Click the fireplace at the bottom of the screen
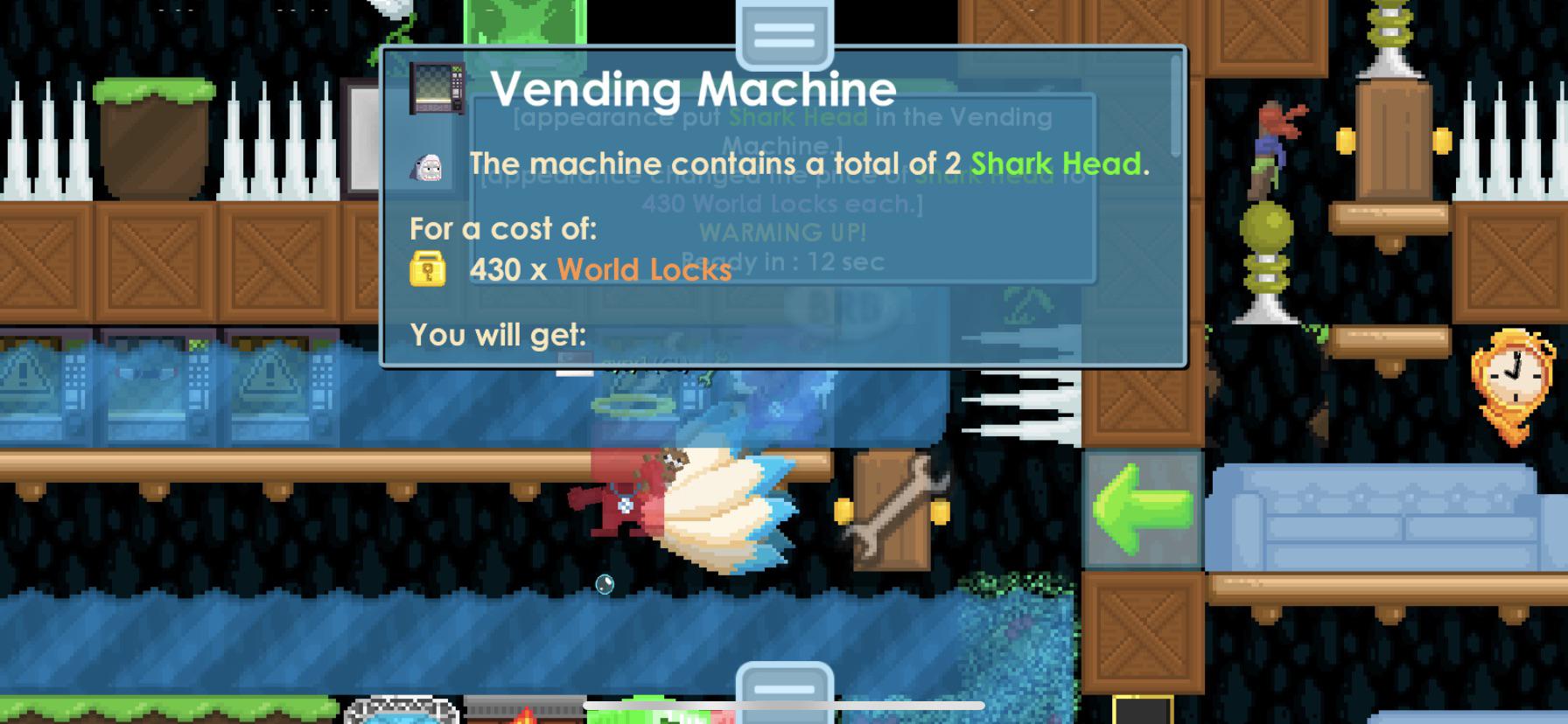 point(525,715)
